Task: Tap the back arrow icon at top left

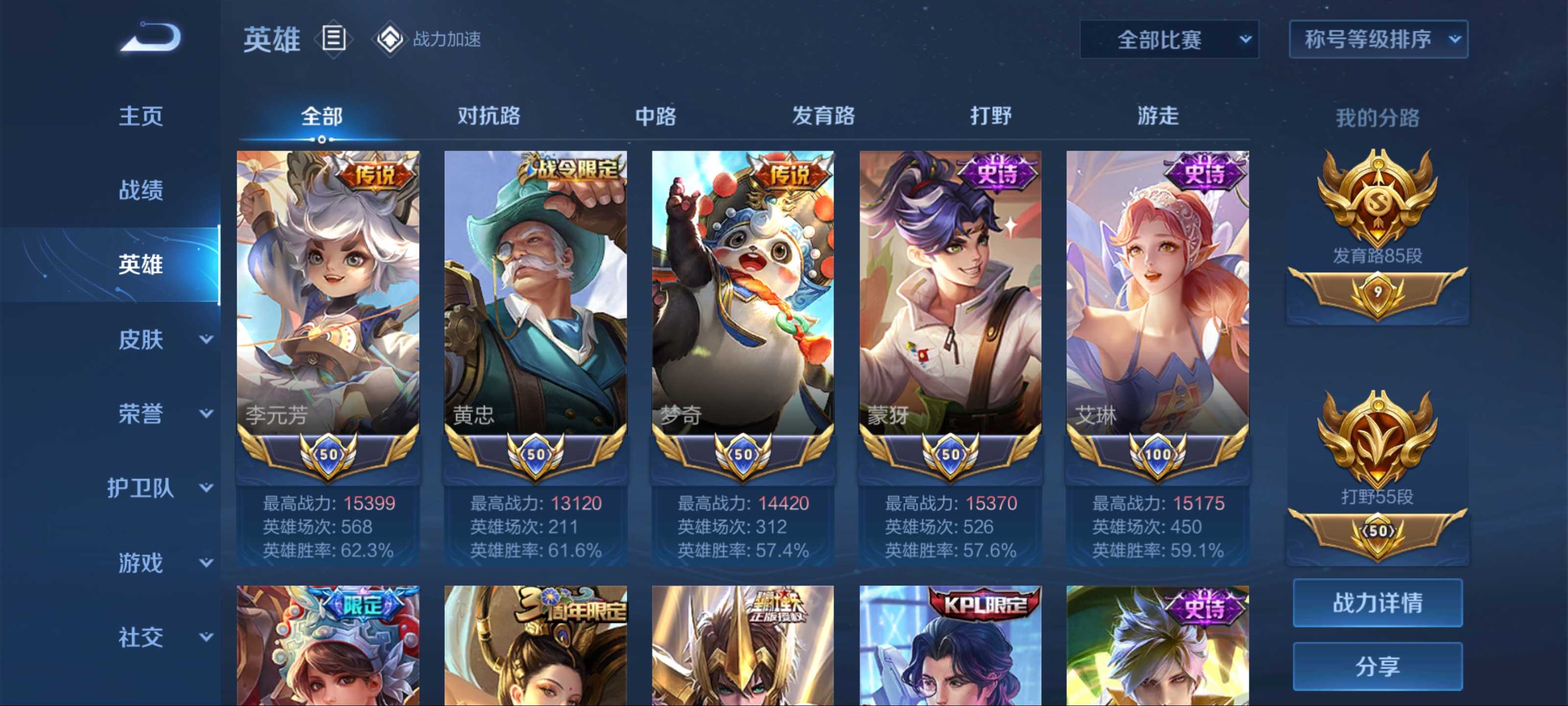Action: tap(150, 38)
